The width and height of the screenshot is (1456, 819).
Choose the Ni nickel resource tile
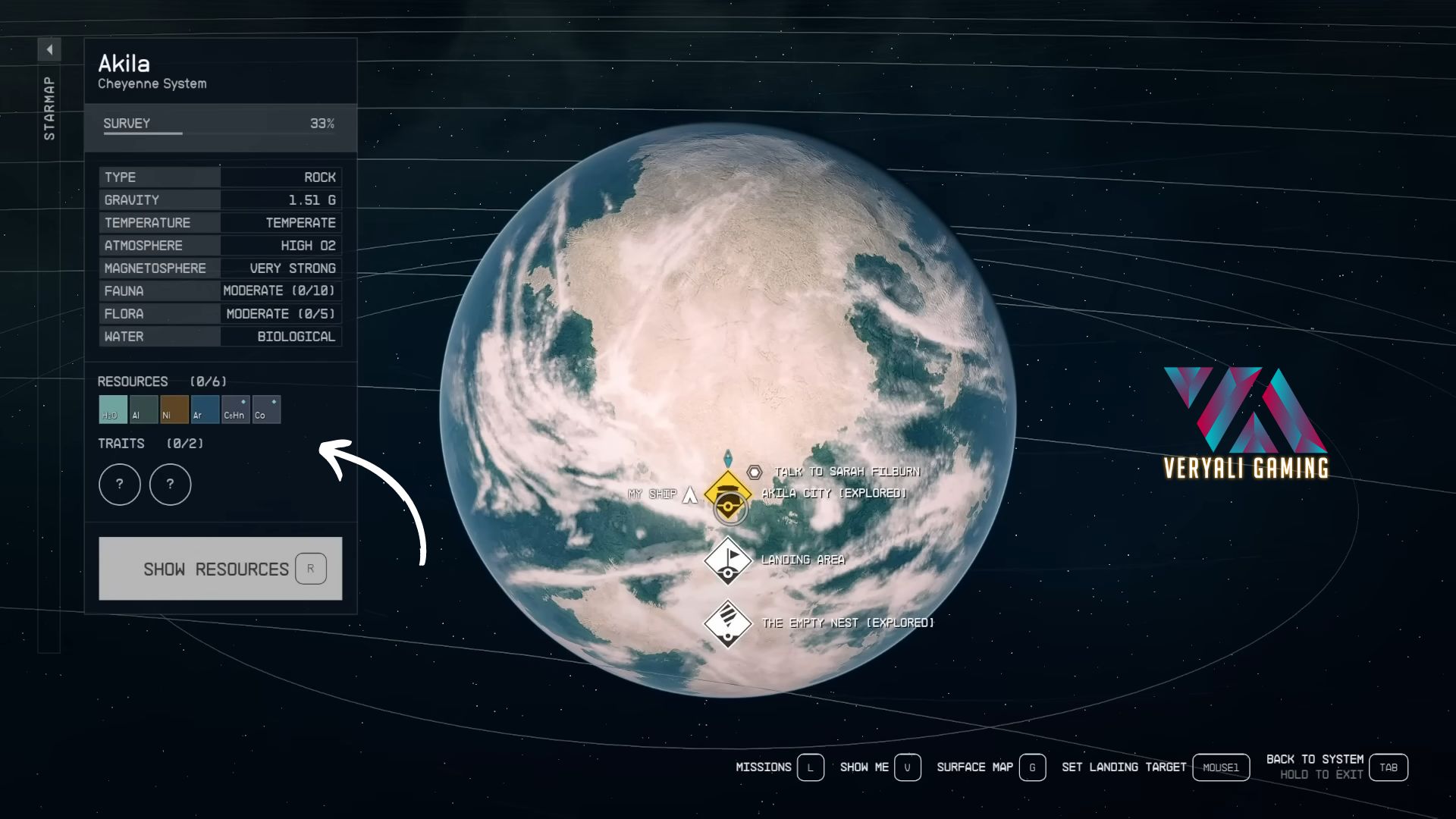(174, 409)
